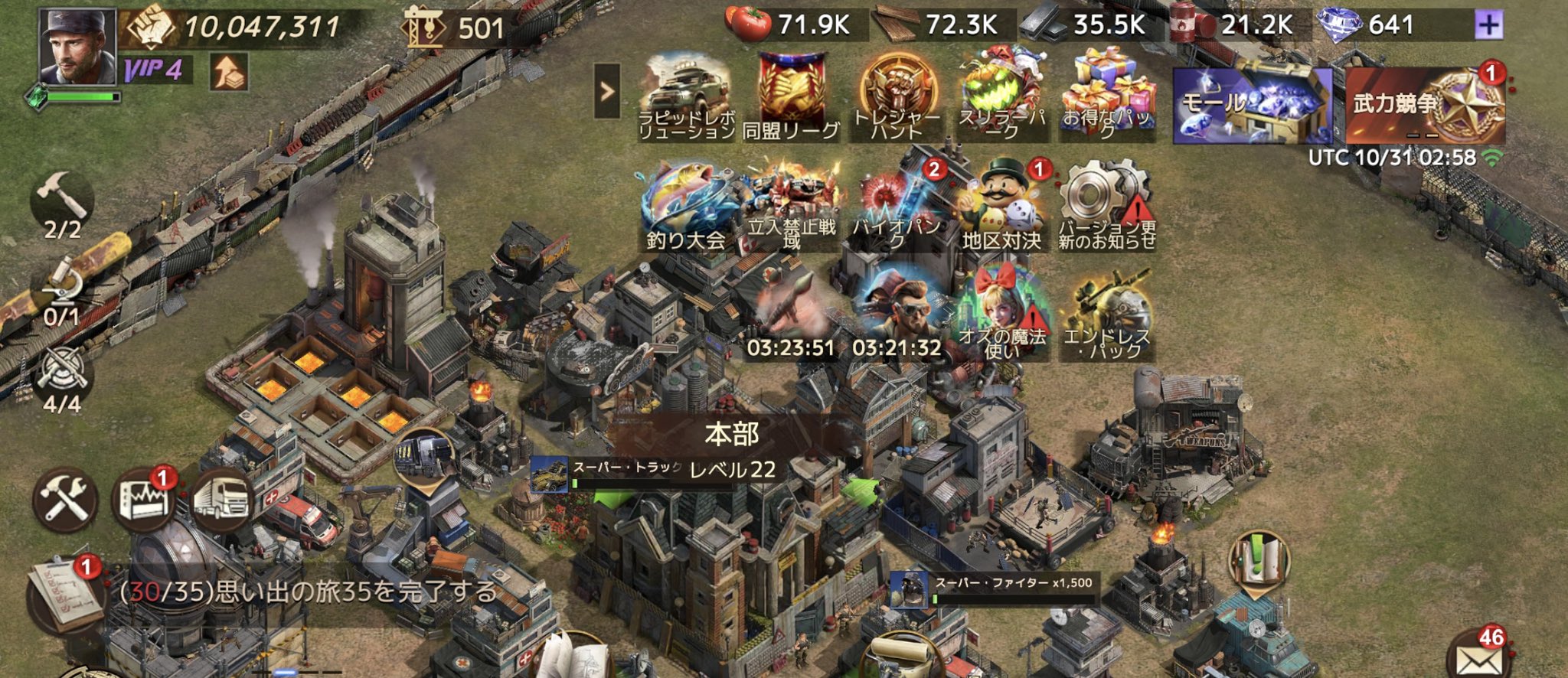This screenshot has width=1568, height=678.
Task: Open the オズの魔法使い event
Action: (x=1002, y=315)
